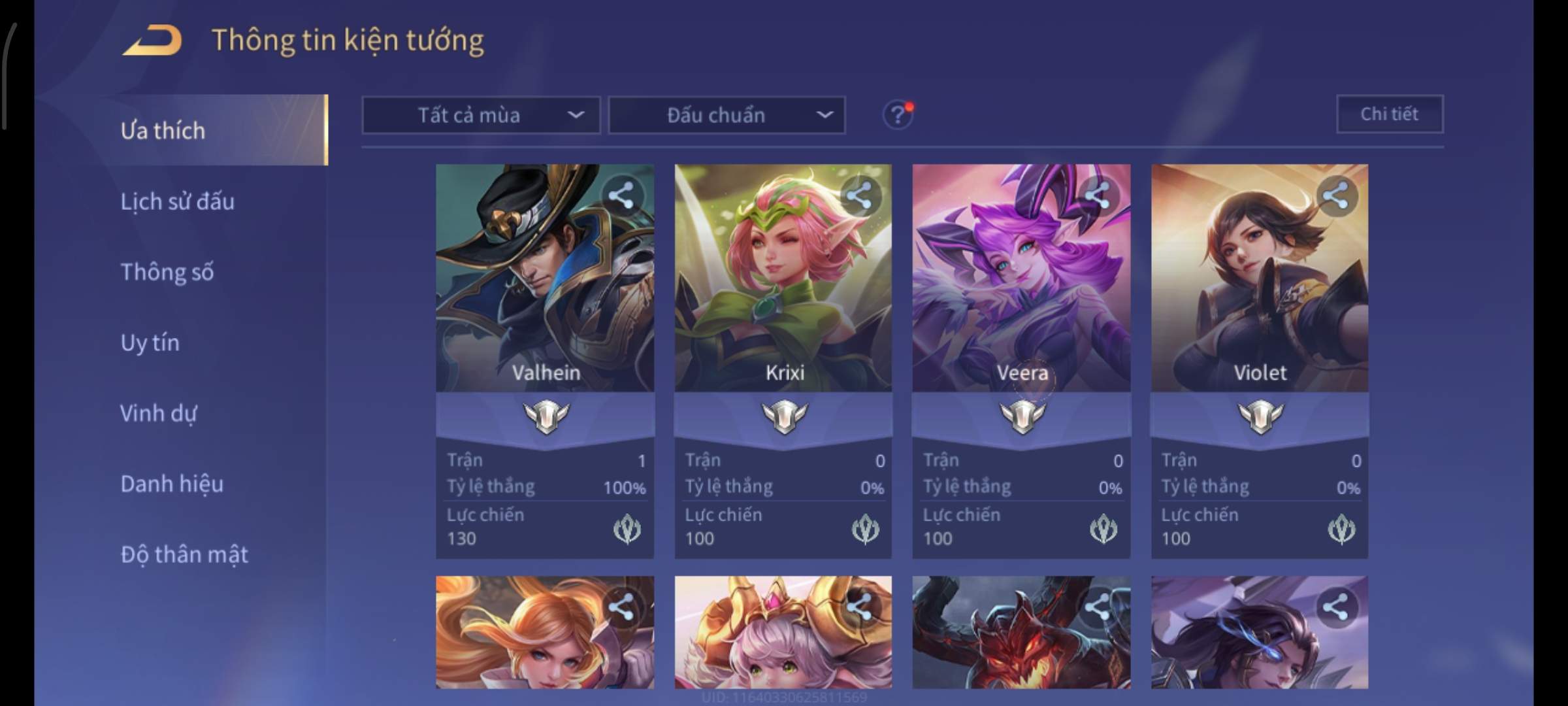Screen dimensions: 1568x706
Task: Open the Thông số tab
Action: (x=167, y=272)
